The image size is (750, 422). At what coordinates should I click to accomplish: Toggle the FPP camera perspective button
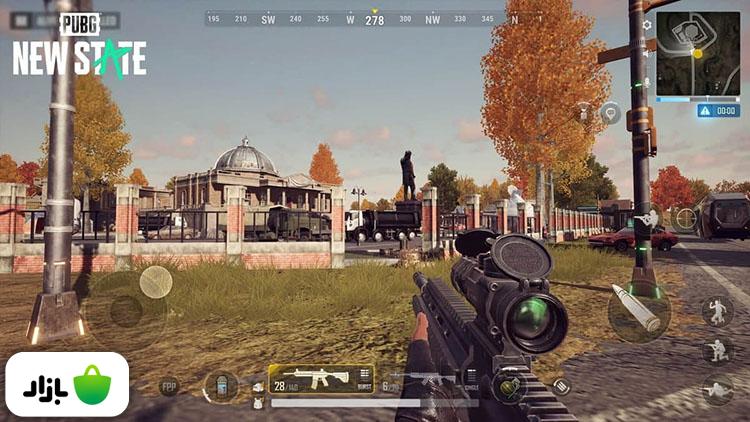pyautogui.click(x=168, y=386)
